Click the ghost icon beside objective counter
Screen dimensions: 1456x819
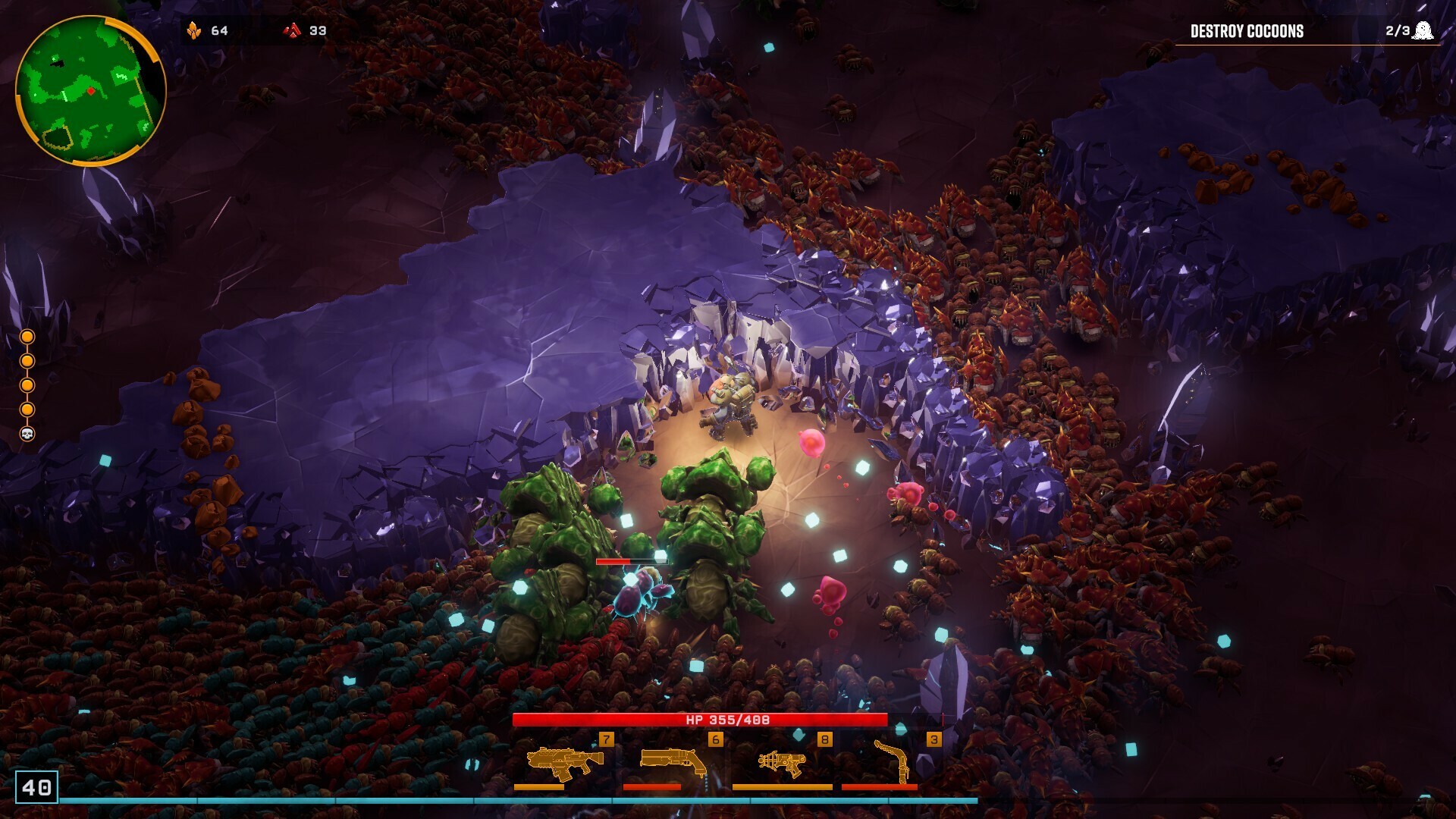pos(1423,32)
